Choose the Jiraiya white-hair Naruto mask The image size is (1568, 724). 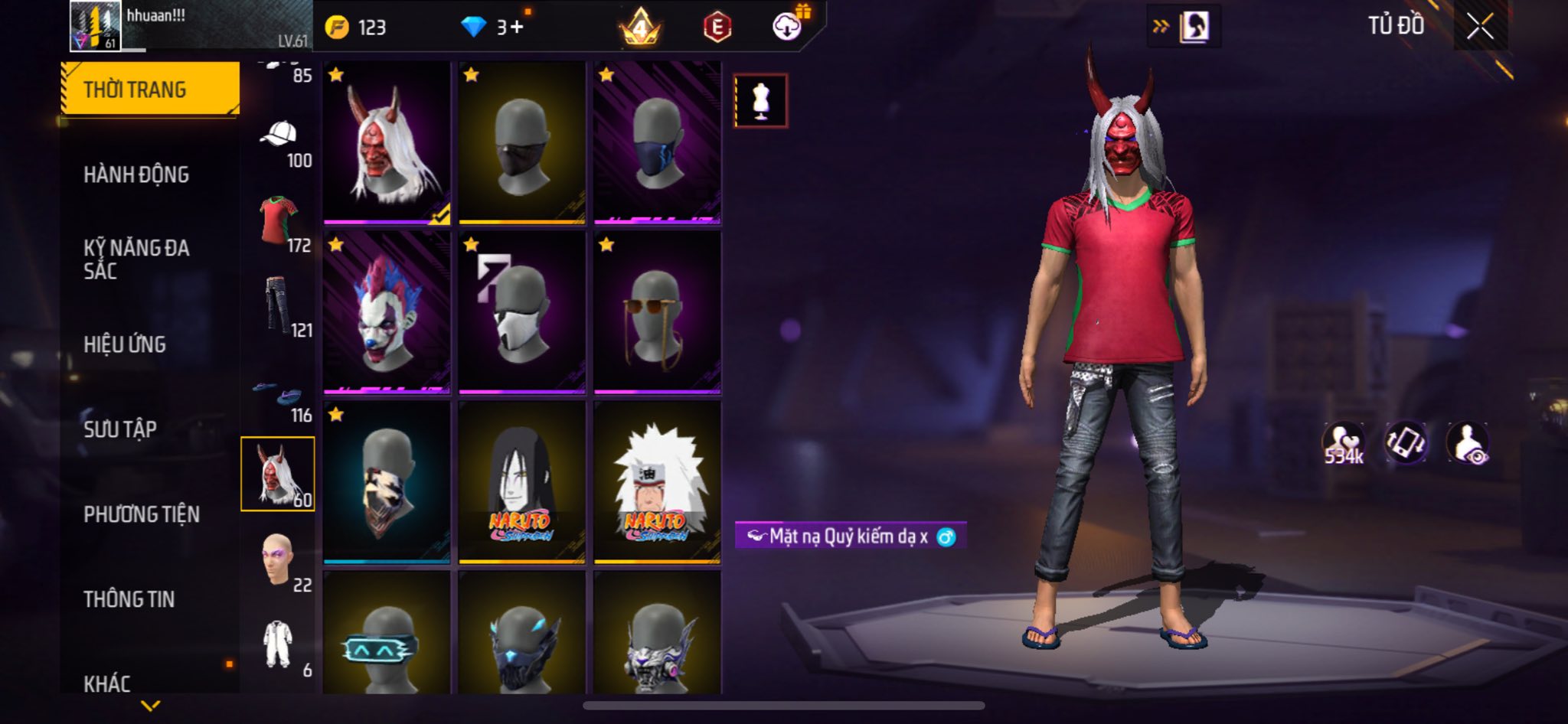[657, 482]
